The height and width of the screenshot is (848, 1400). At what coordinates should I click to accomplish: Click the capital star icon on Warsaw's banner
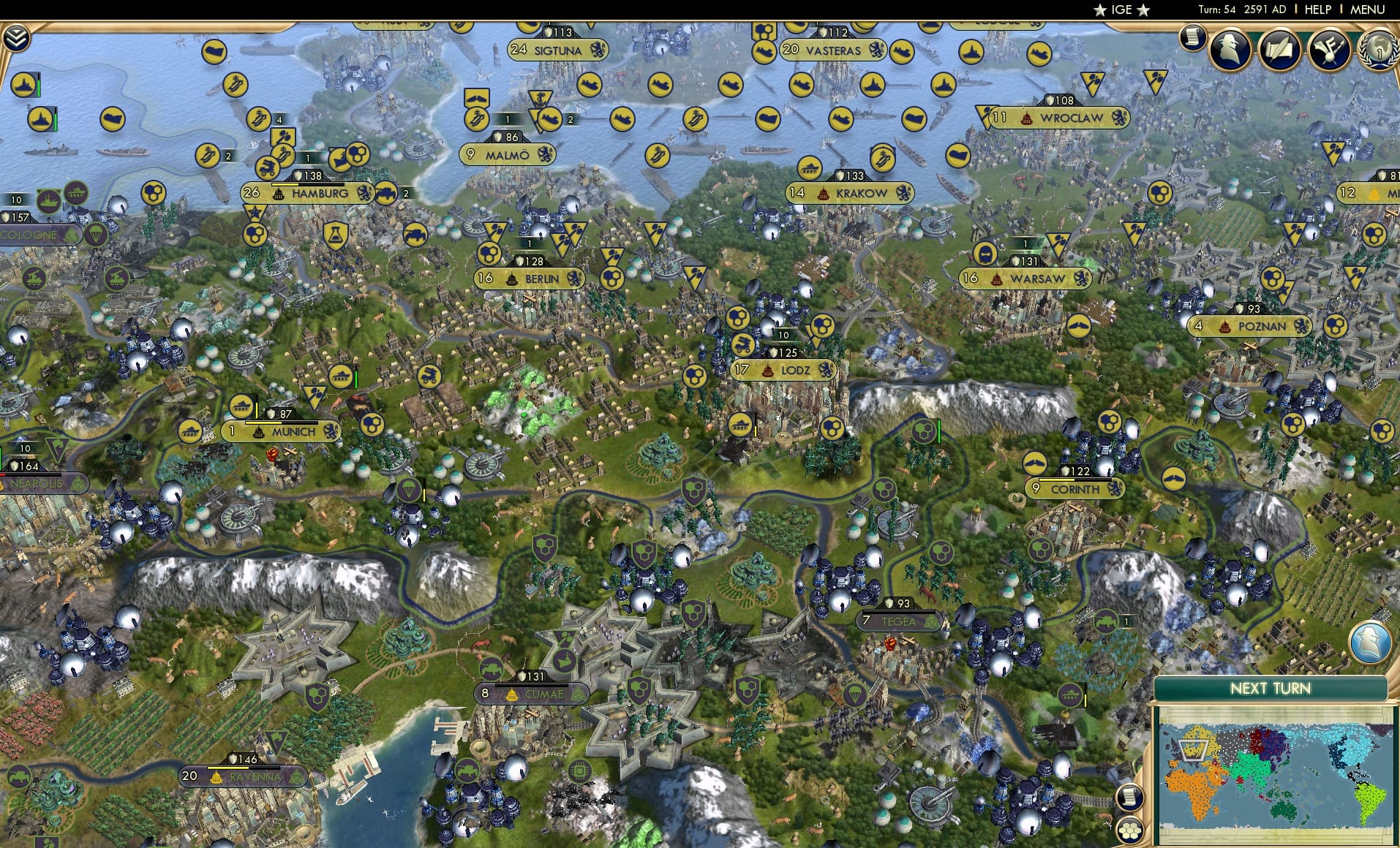coord(997,279)
